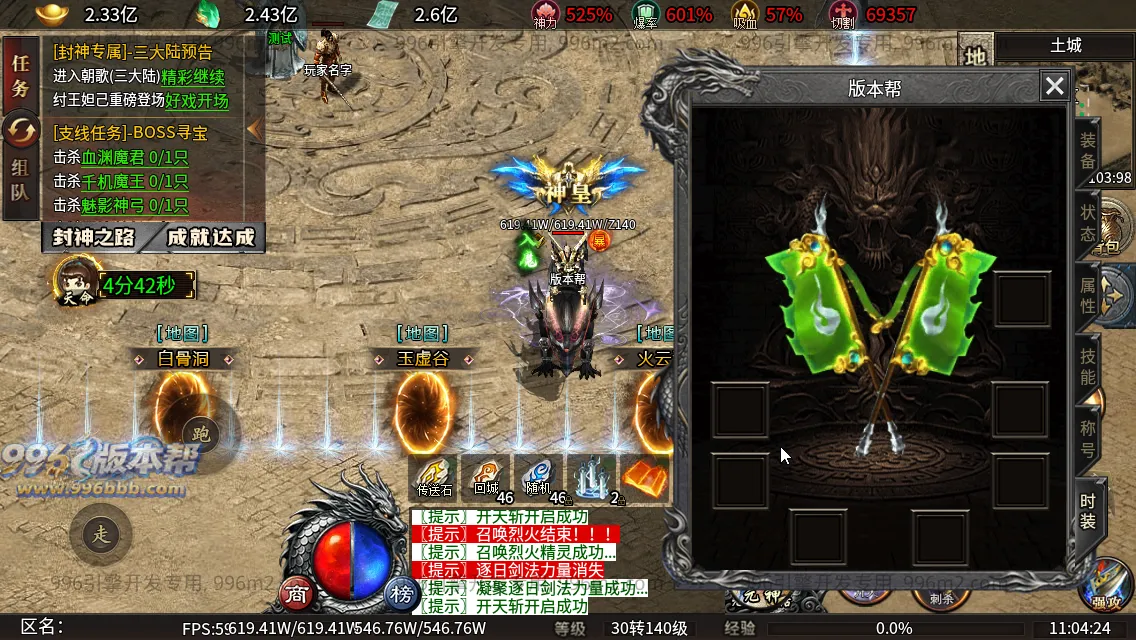Image resolution: width=1136 pixels, height=640 pixels.
Task: Open the 商 shop button
Action: [x=296, y=593]
